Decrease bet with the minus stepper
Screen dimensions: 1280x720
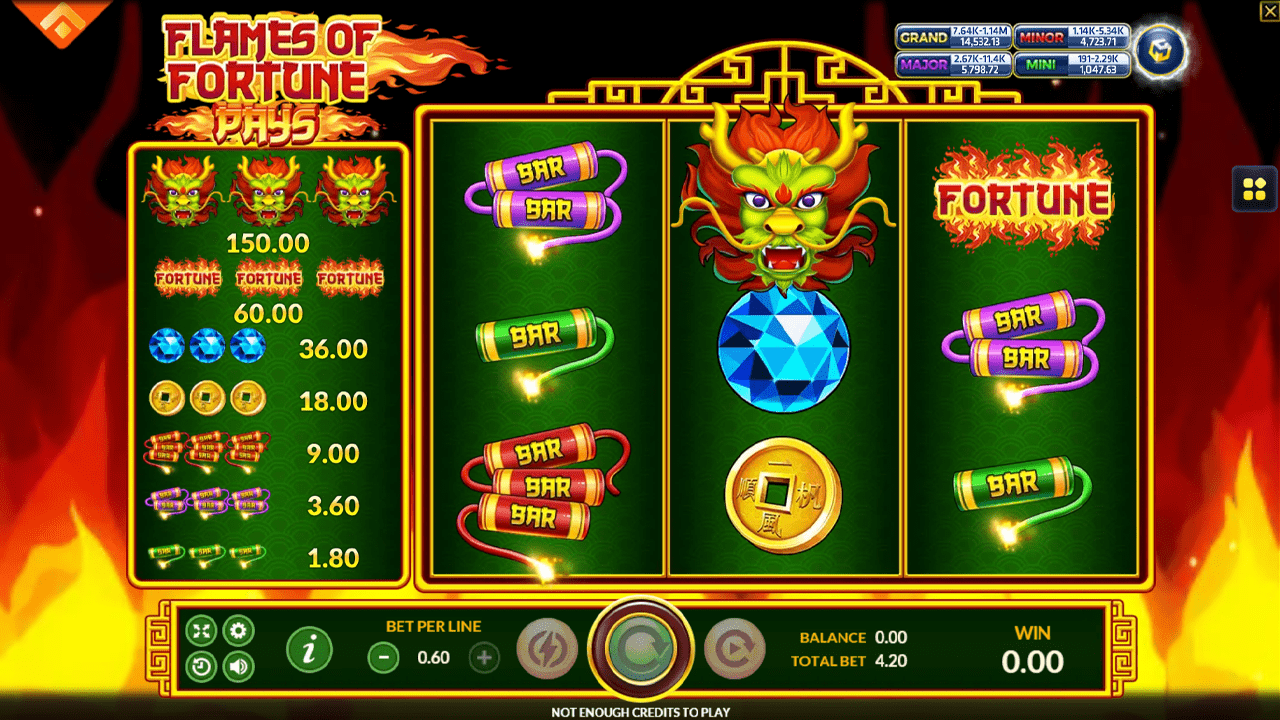382,658
